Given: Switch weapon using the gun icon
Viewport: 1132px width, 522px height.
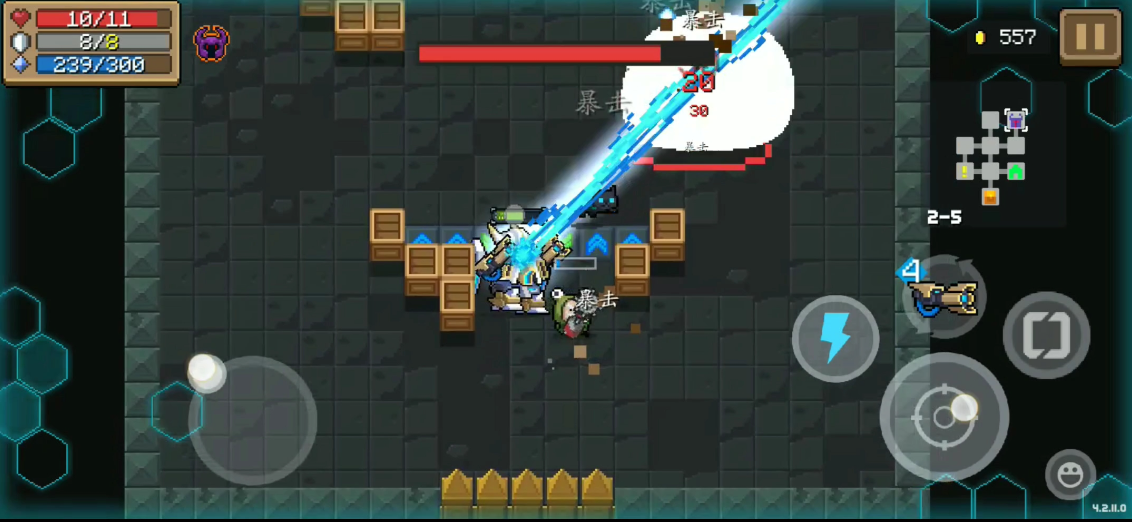Looking at the screenshot, I should (941, 297).
